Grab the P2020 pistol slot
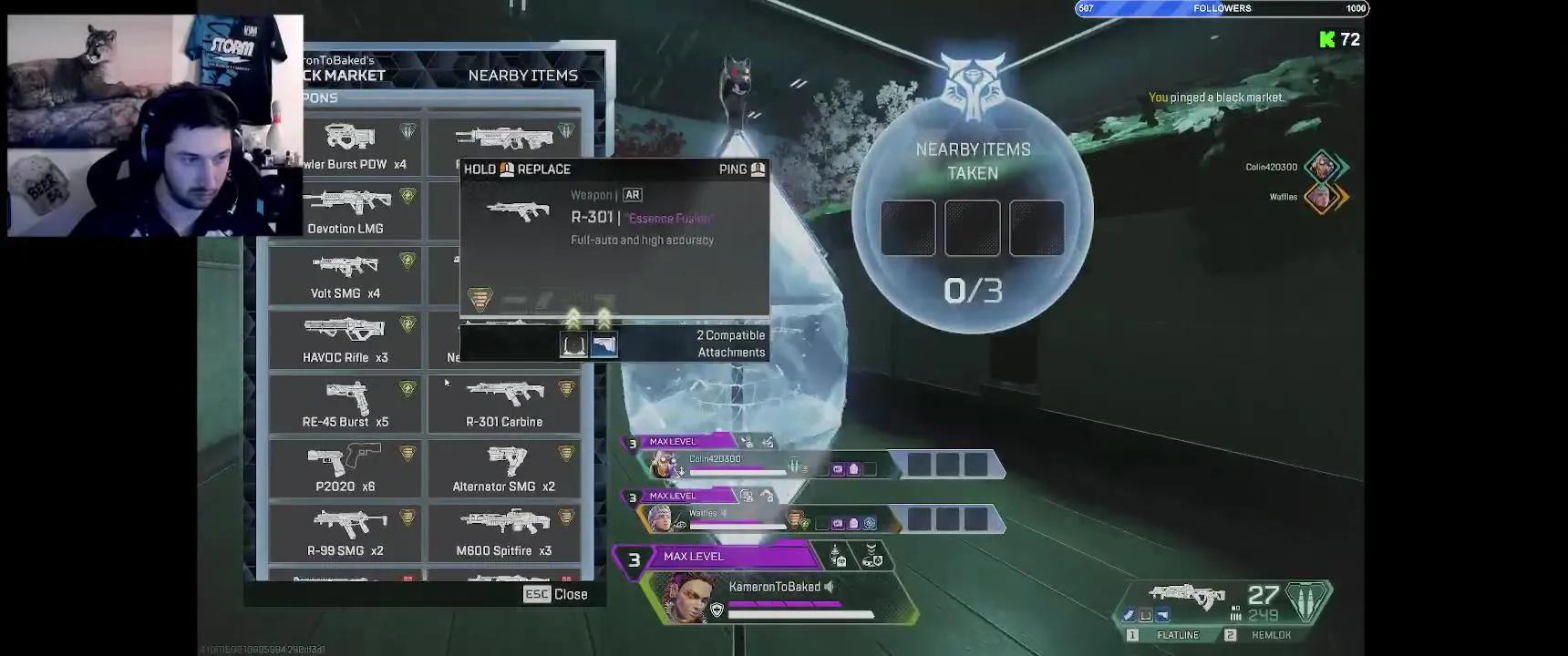Viewport: 1568px width, 656px height. pos(346,469)
